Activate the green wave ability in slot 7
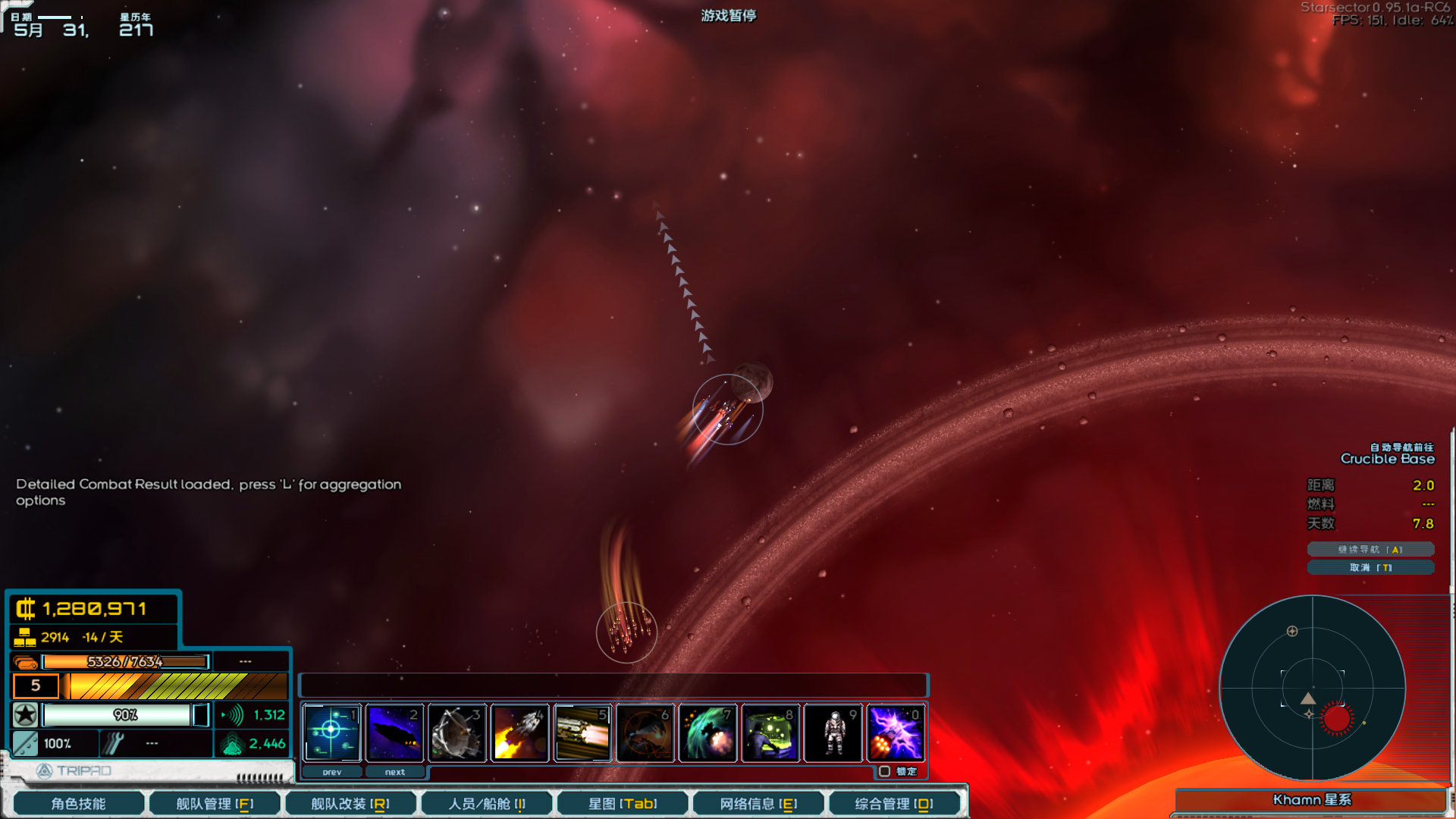The width and height of the screenshot is (1456, 819). [708, 733]
